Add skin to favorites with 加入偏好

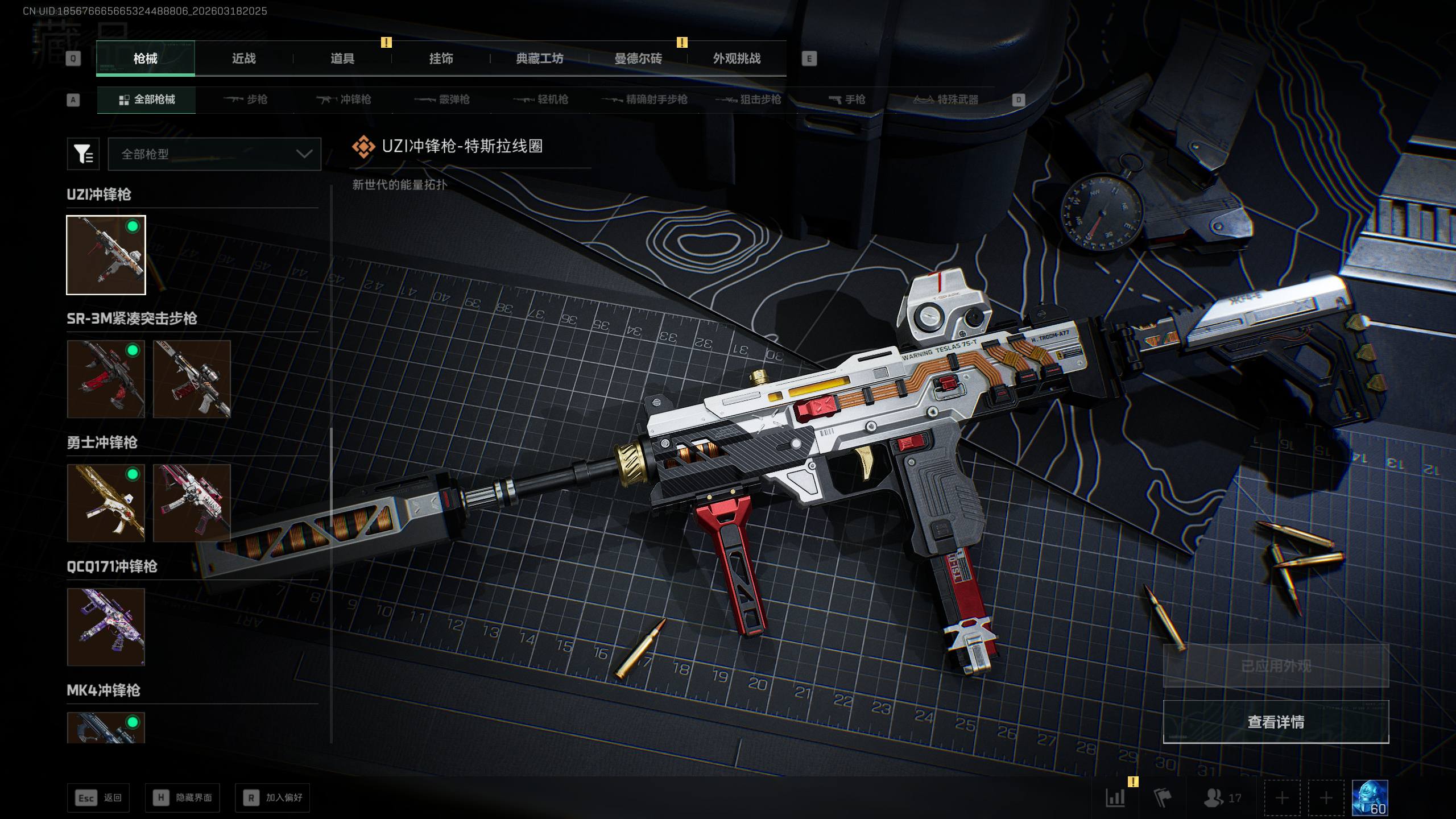tap(272, 798)
